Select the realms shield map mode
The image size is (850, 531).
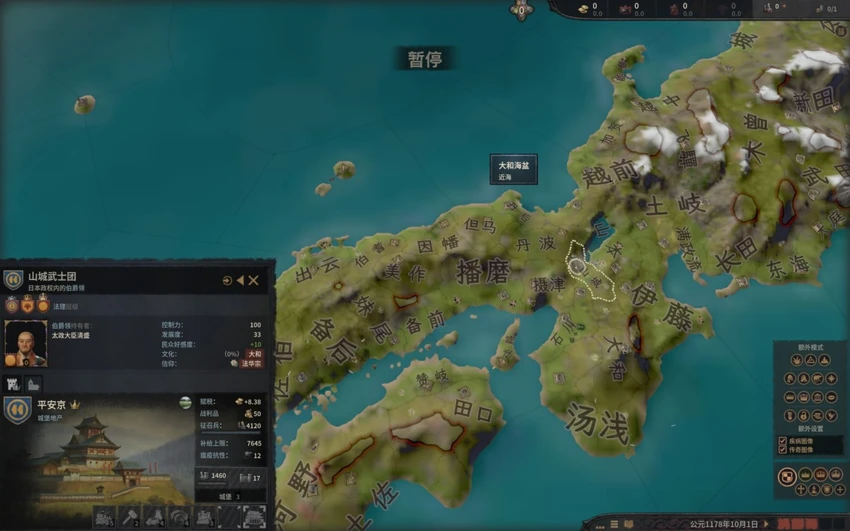tap(789, 477)
